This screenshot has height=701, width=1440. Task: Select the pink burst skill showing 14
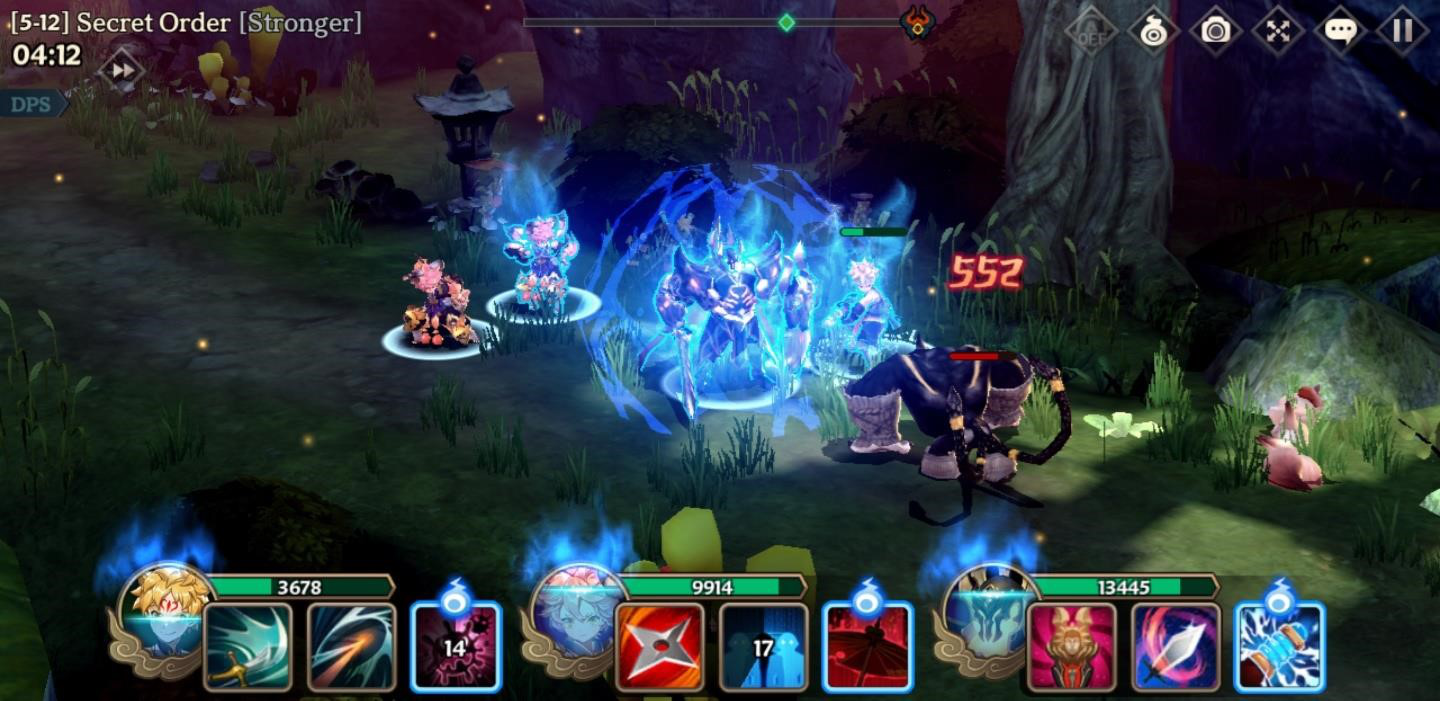[455, 646]
